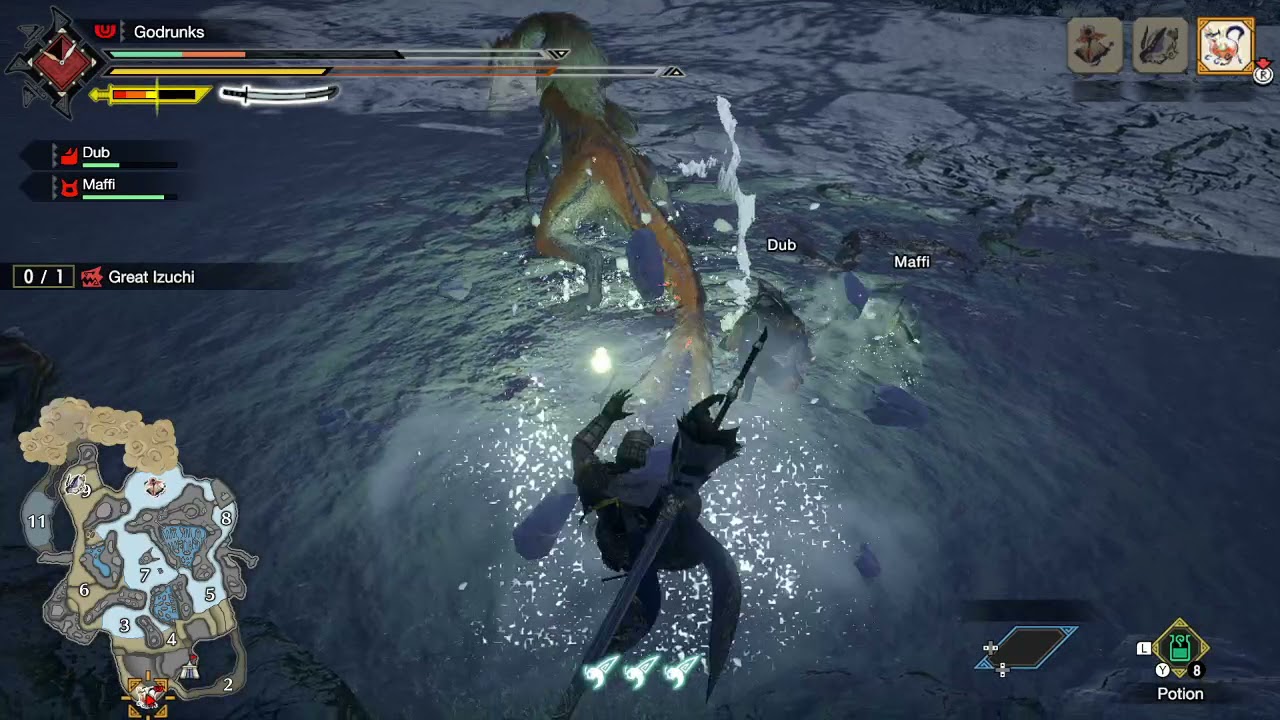Toggle monster target with the R button prompt
The height and width of the screenshot is (720, 1280).
[x=1262, y=75]
